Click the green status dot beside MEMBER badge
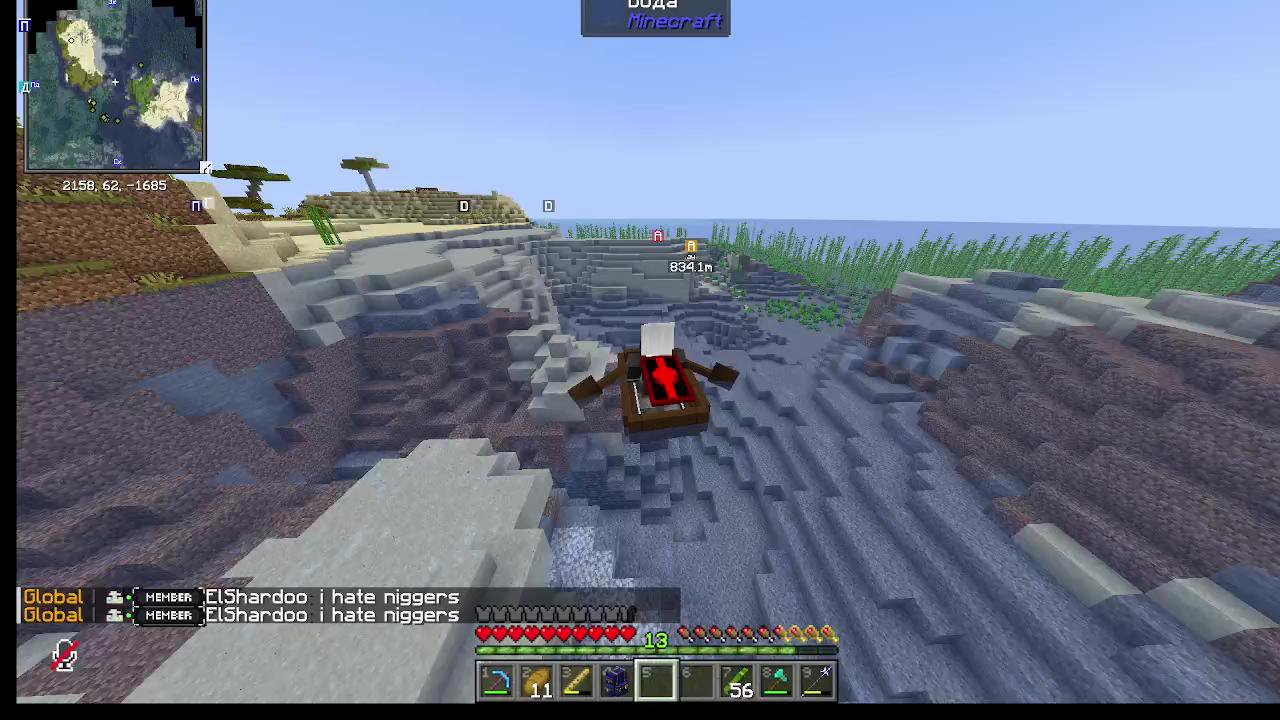This screenshot has height=720, width=1280. (131, 597)
